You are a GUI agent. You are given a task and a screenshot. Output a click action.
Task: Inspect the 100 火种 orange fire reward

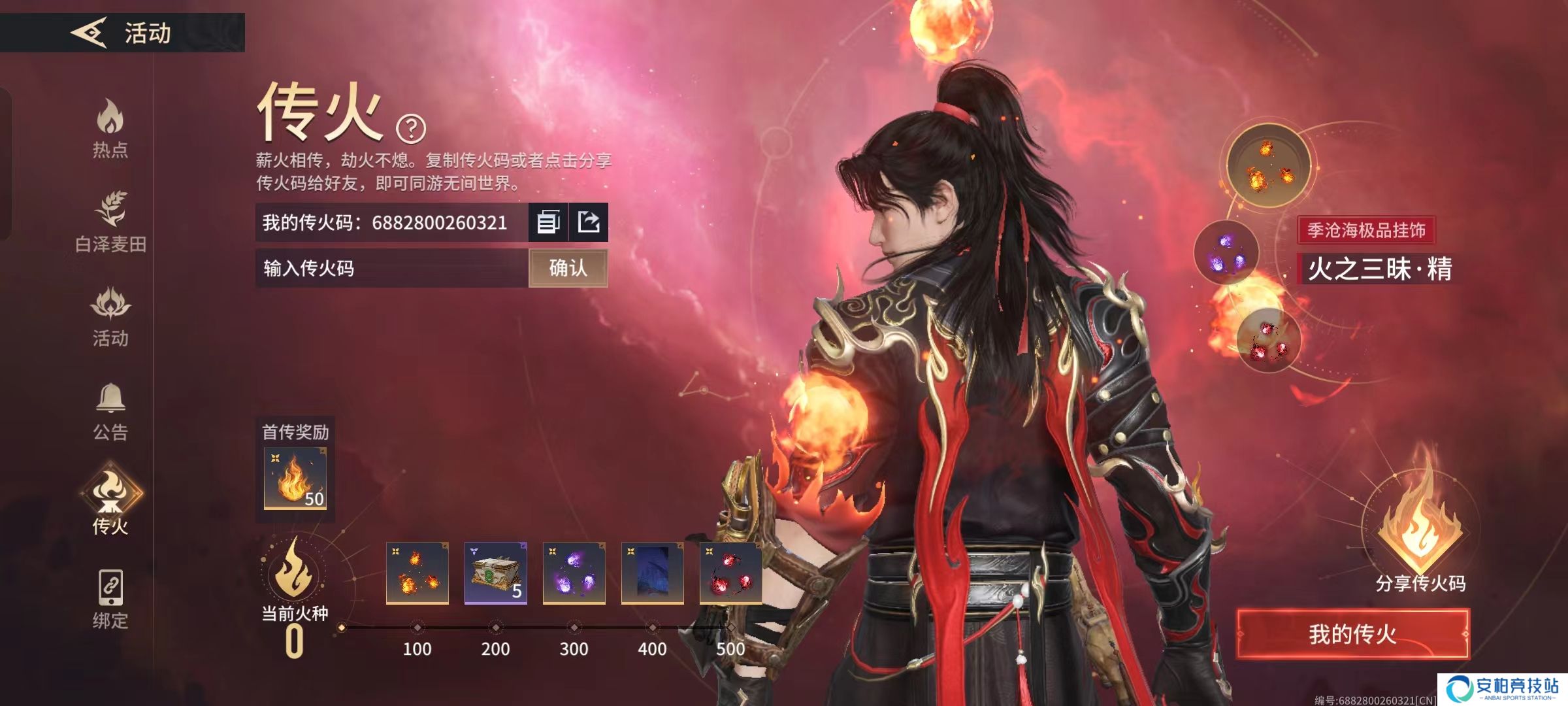click(417, 573)
